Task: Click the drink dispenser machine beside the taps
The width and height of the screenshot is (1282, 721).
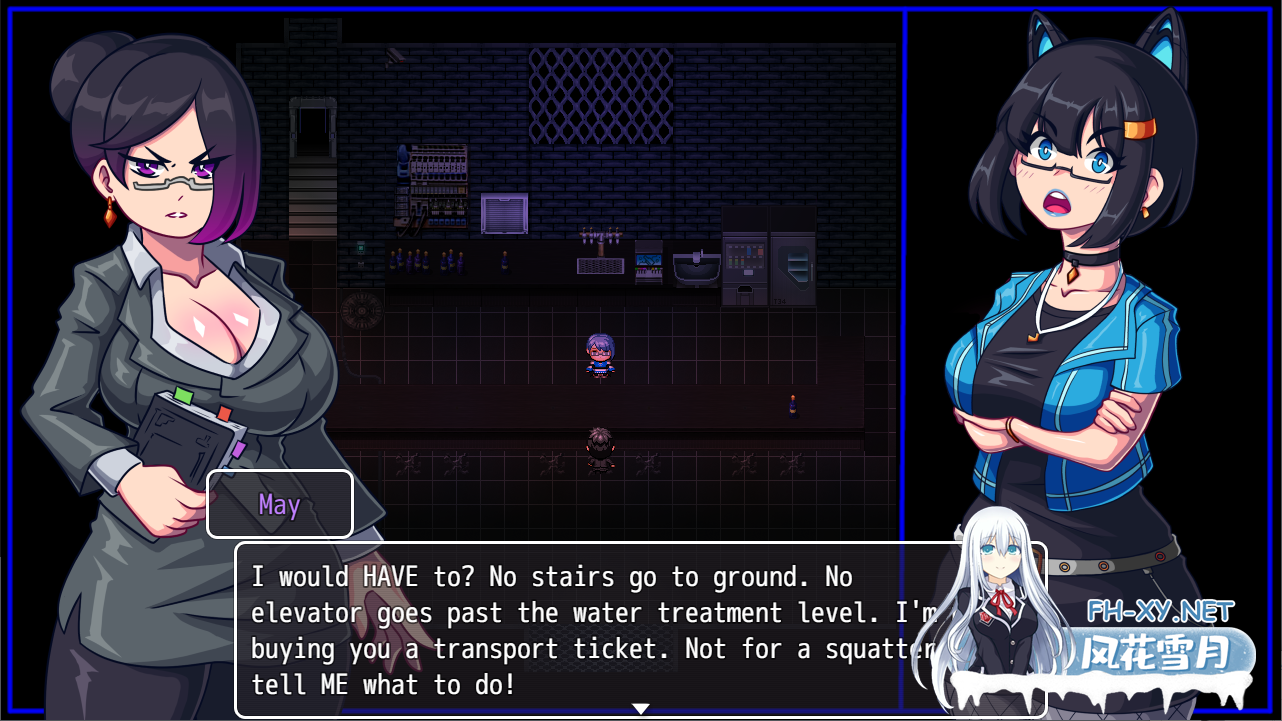Action: click(x=648, y=262)
